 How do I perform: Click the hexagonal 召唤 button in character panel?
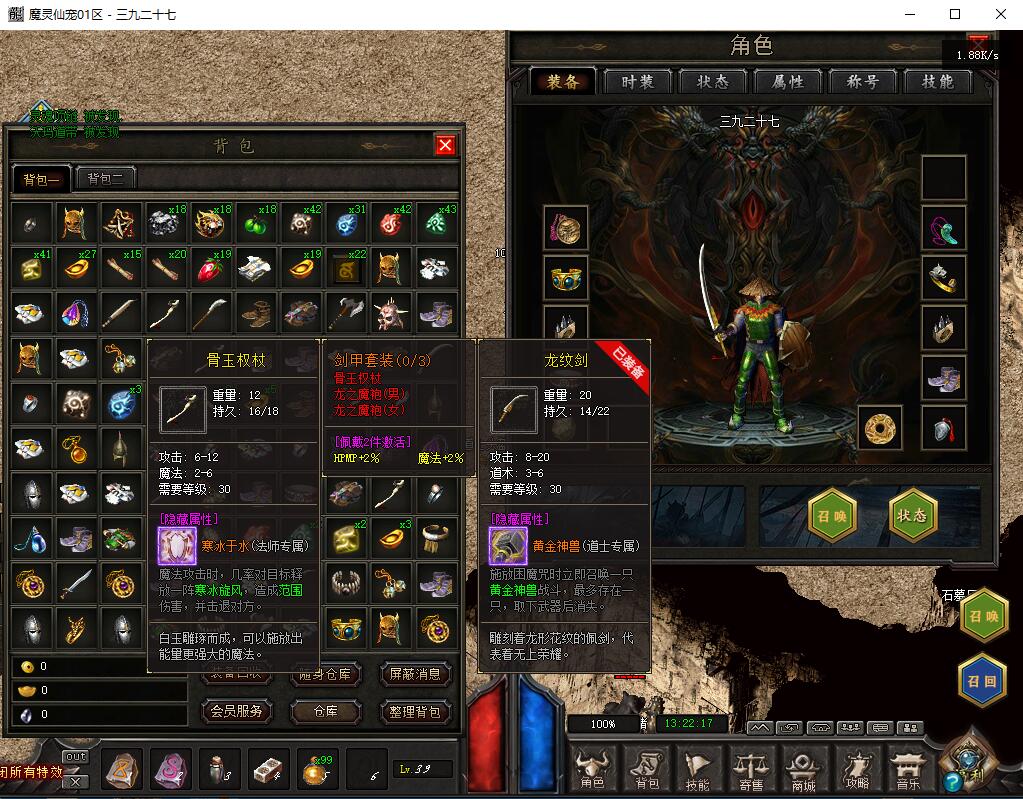833,515
